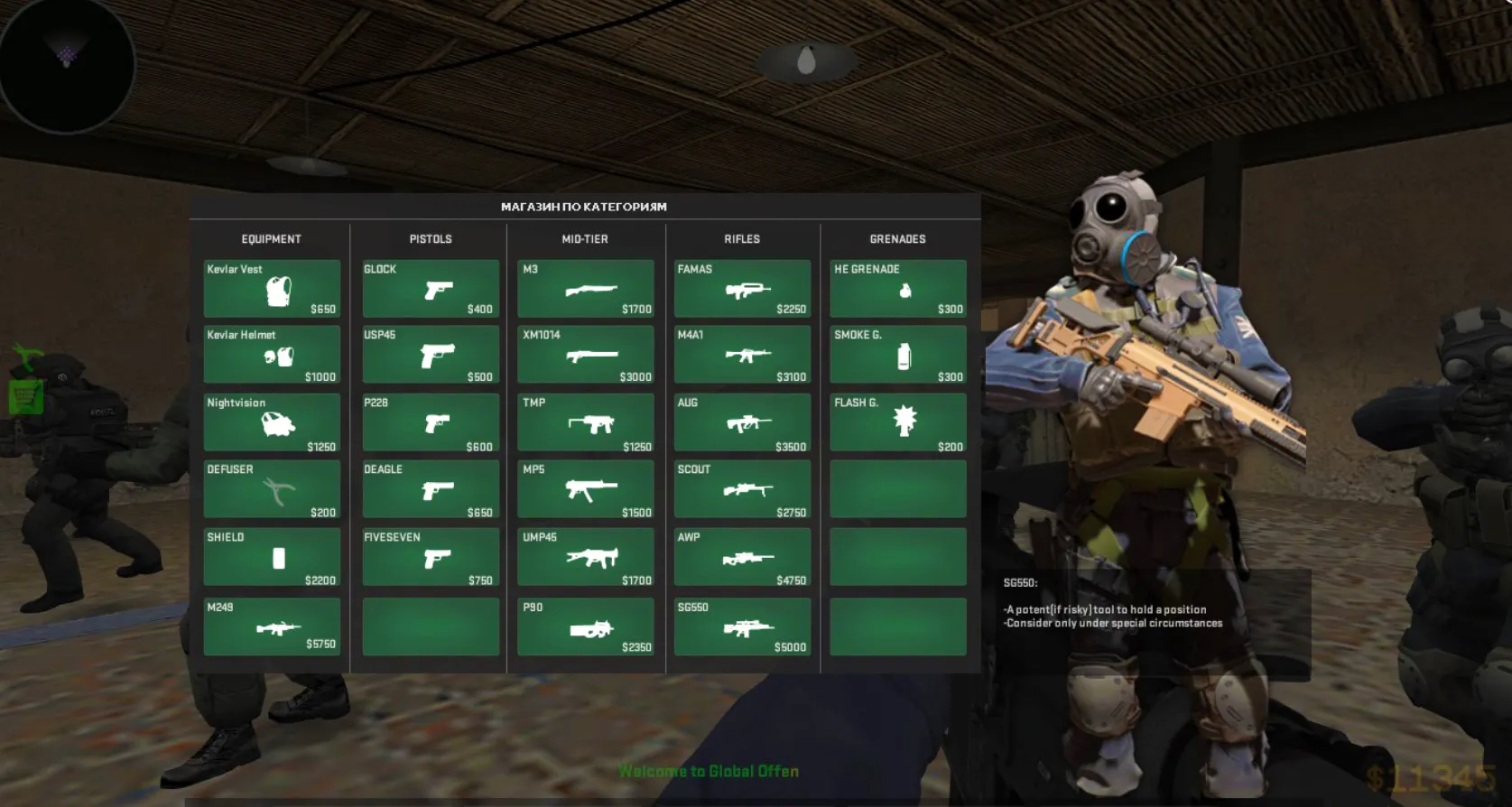Purchase the P90 for $2350
The width and height of the screenshot is (1512, 807).
[x=586, y=626]
